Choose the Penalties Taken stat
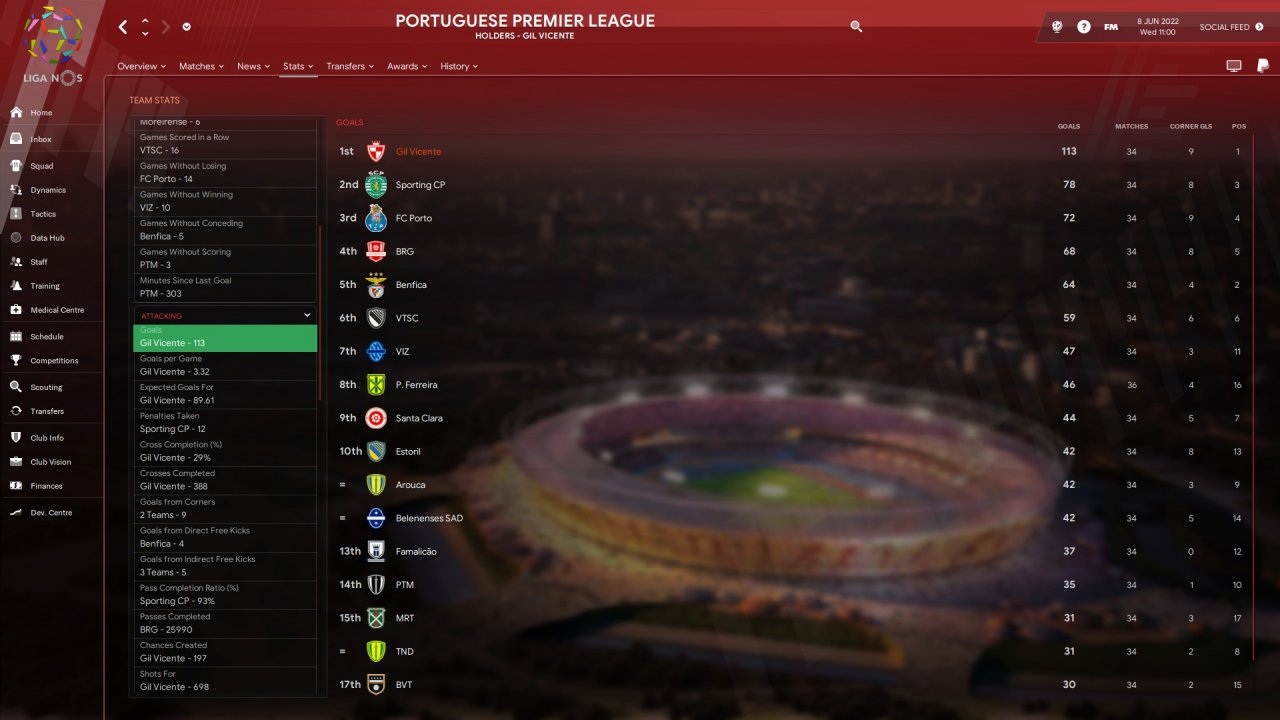Image resolution: width=1280 pixels, height=720 pixels. pos(225,423)
